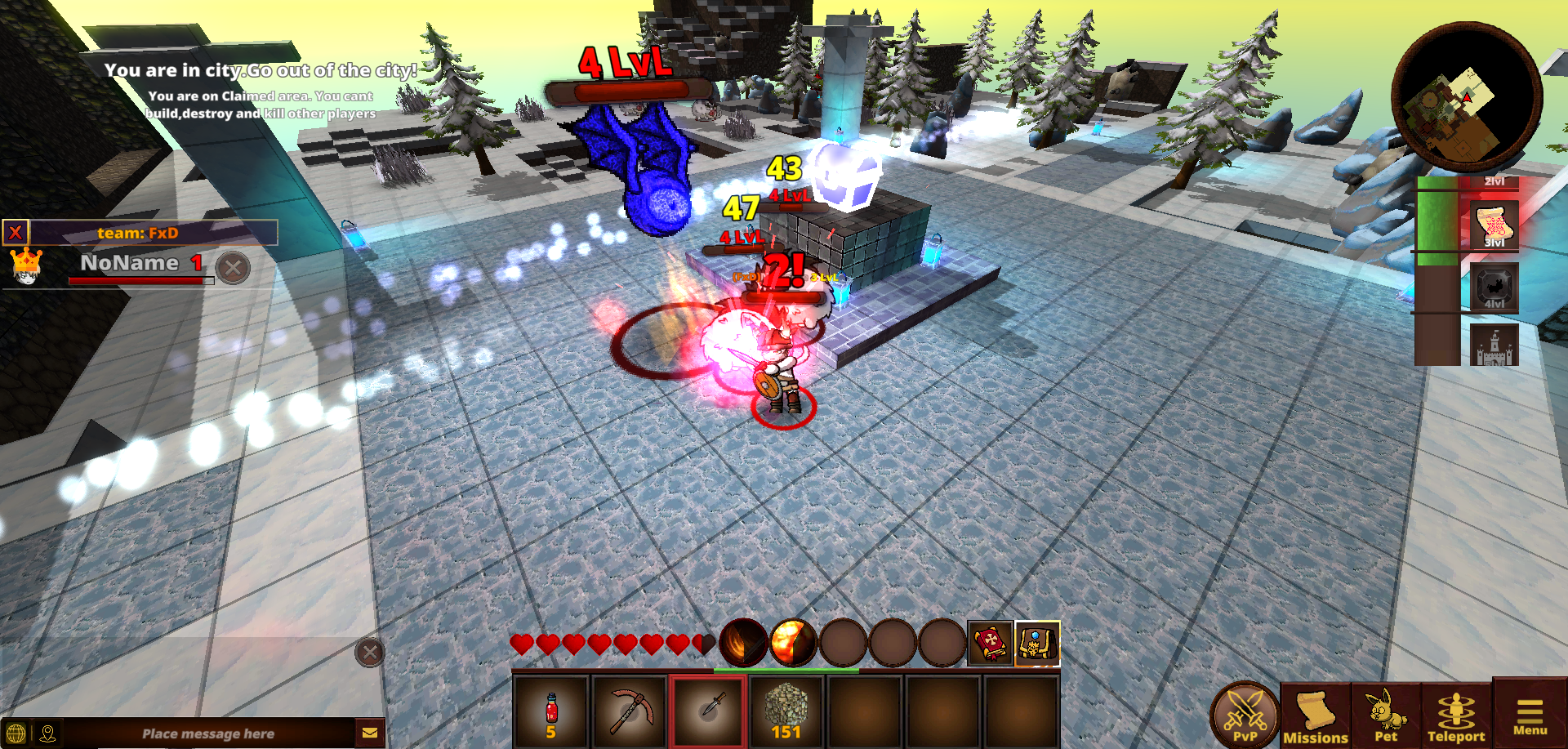Select the dagger hotbar slot
The height and width of the screenshot is (749, 1568).
tap(708, 710)
